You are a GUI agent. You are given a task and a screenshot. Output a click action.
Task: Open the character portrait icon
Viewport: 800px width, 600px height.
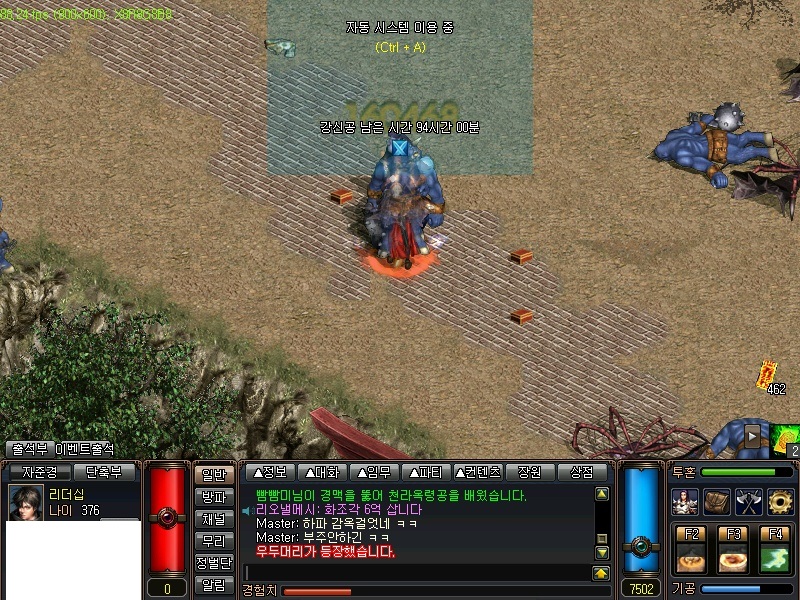[685, 501]
